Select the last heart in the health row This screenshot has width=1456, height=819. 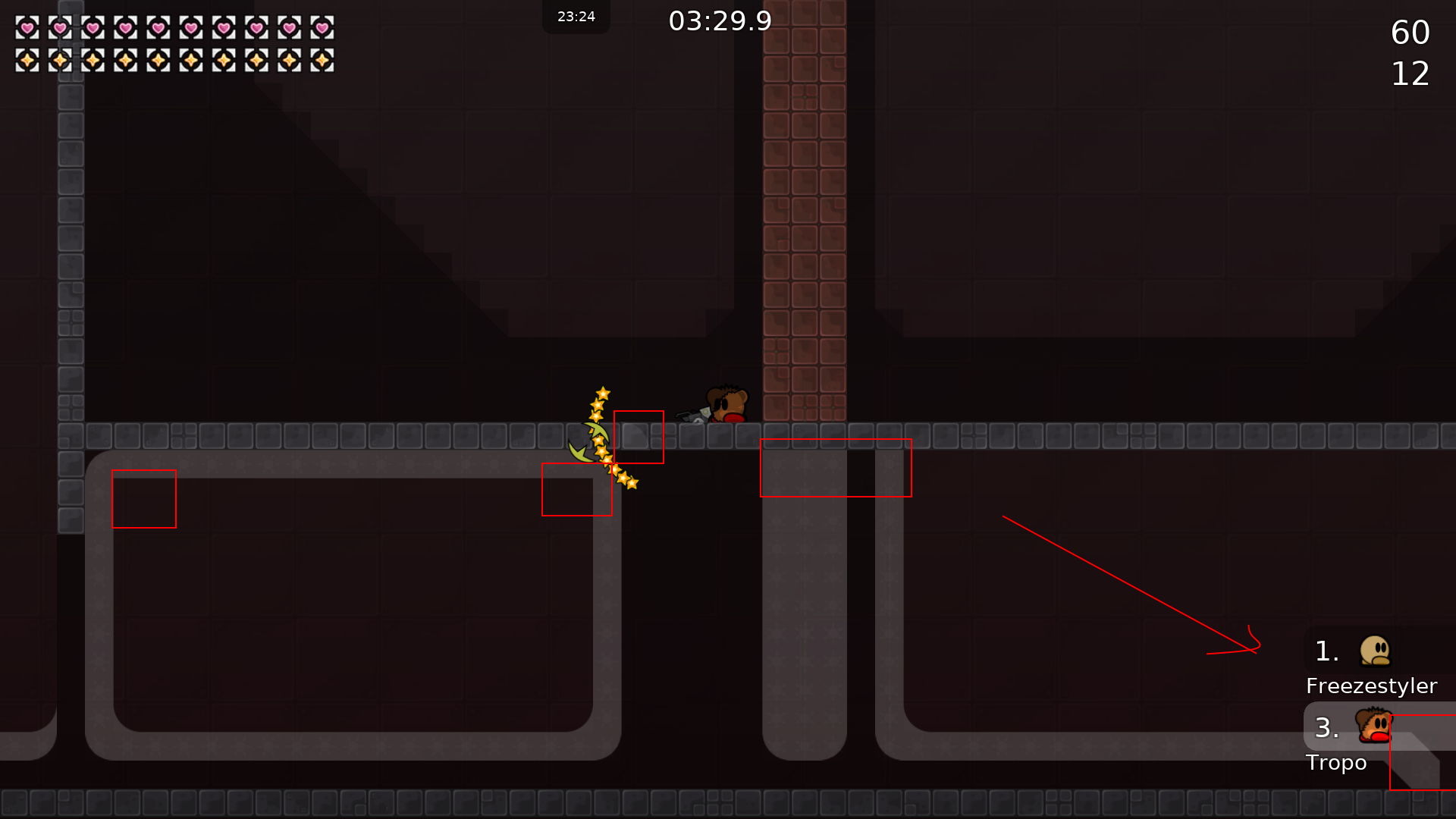[x=324, y=27]
